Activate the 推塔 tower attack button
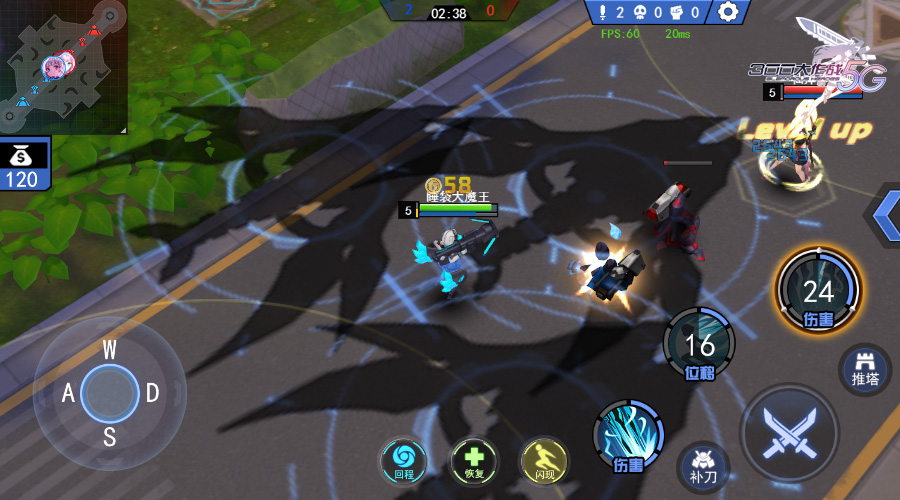 [x=865, y=367]
